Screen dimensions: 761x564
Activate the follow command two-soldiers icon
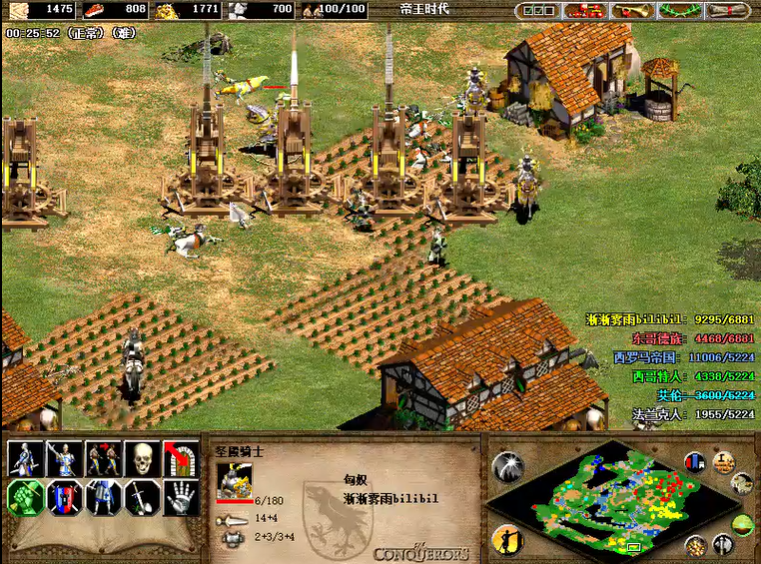[x=103, y=458]
